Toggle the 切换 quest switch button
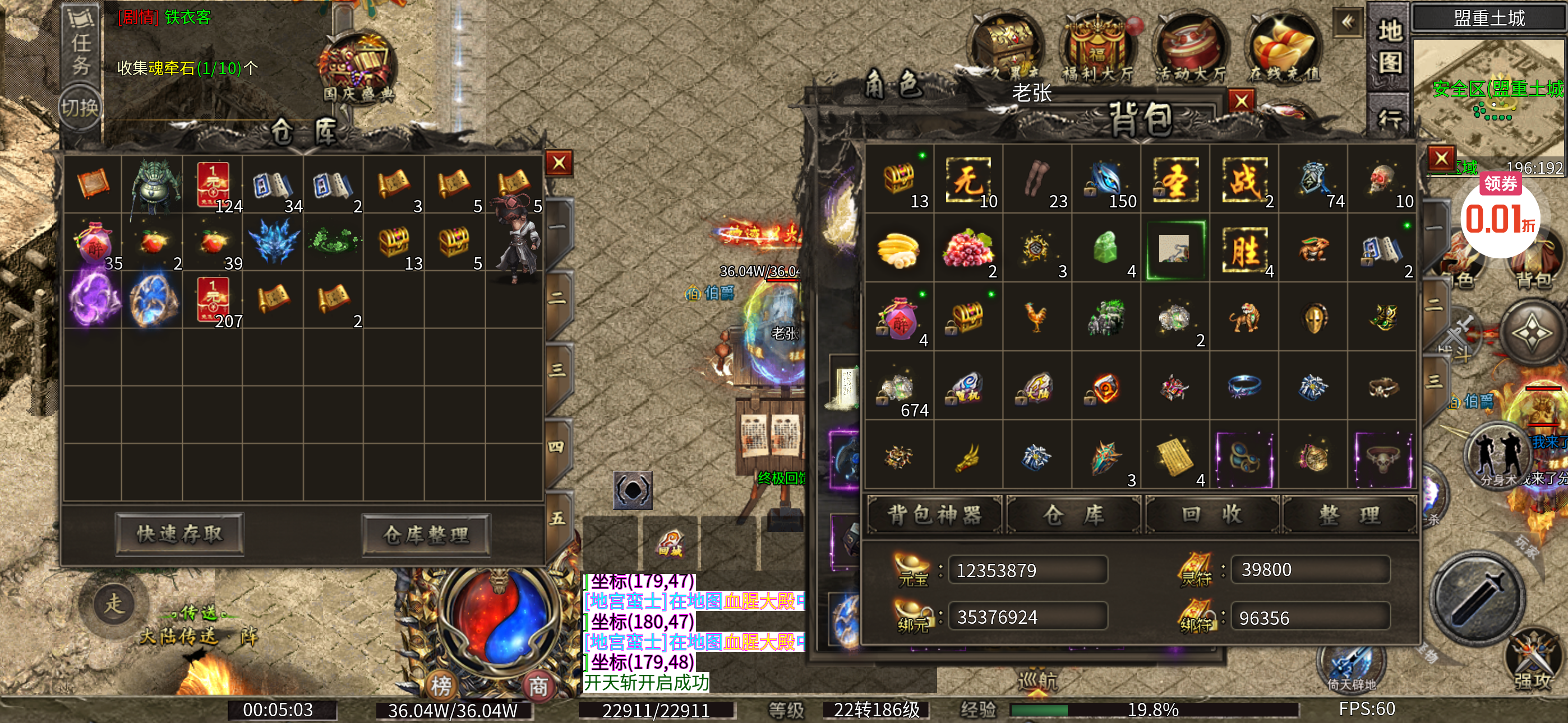 80,108
